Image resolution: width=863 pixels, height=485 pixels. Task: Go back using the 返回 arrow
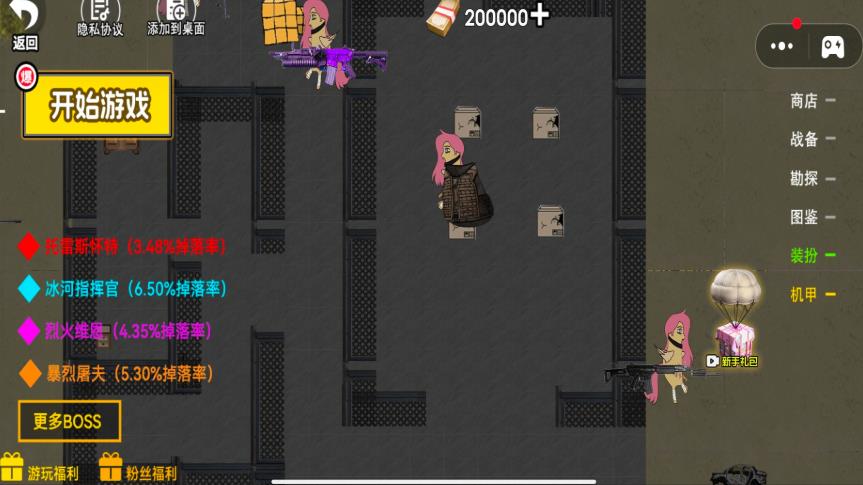click(25, 20)
